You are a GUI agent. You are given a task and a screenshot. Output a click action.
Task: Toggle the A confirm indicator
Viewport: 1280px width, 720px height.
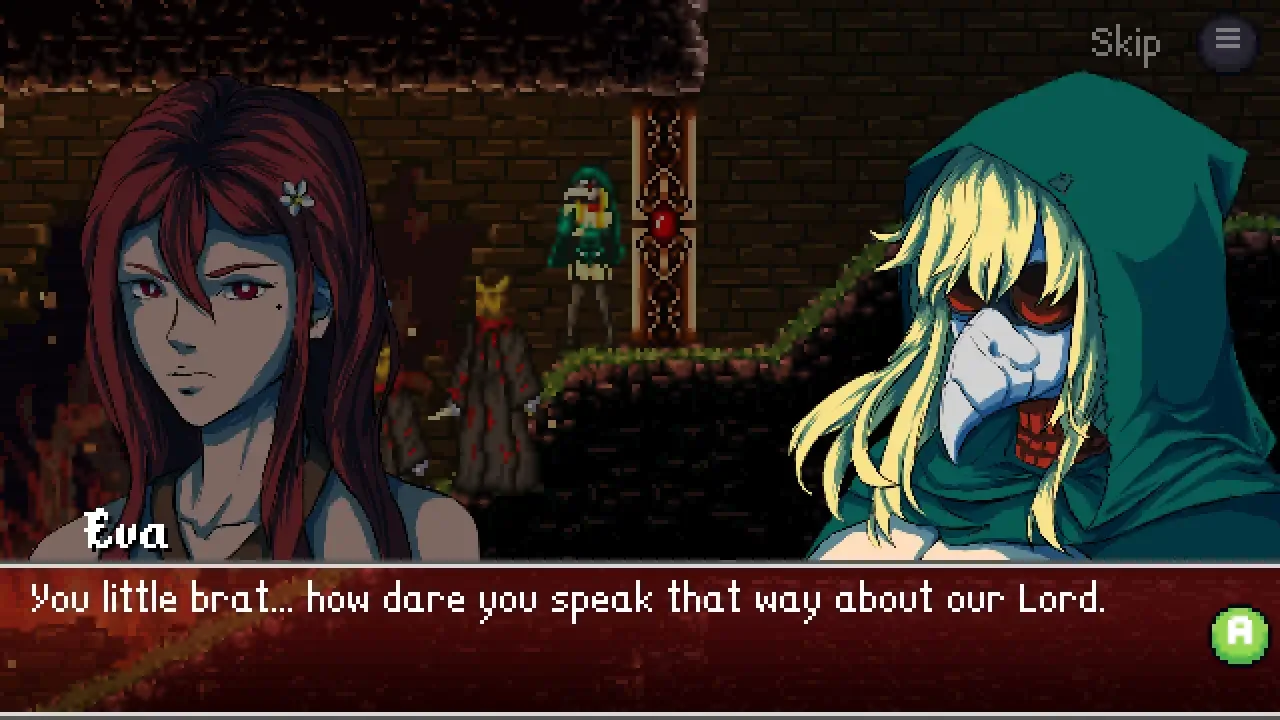tap(1238, 633)
